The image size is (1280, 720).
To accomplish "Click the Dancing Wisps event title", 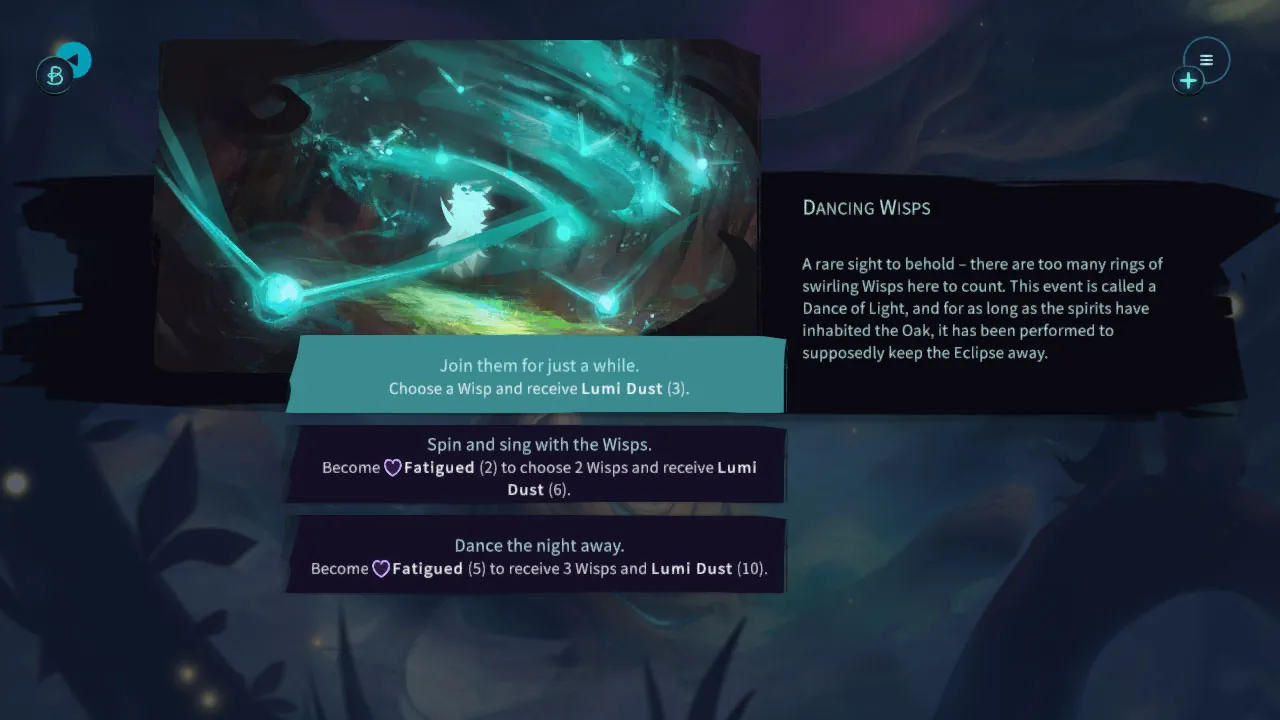I will pyautogui.click(x=866, y=208).
